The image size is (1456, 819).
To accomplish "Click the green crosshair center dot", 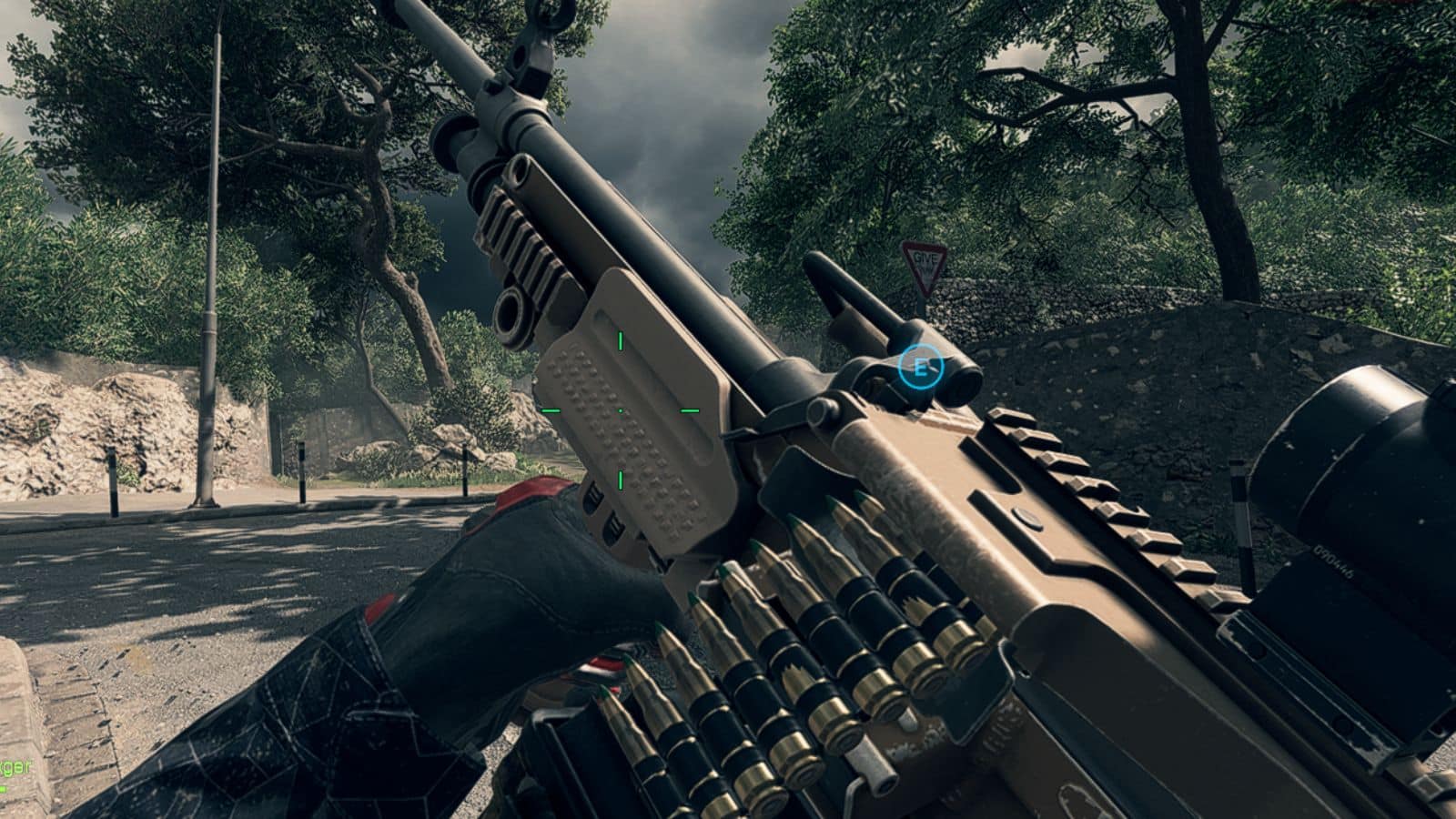I will click(620, 411).
